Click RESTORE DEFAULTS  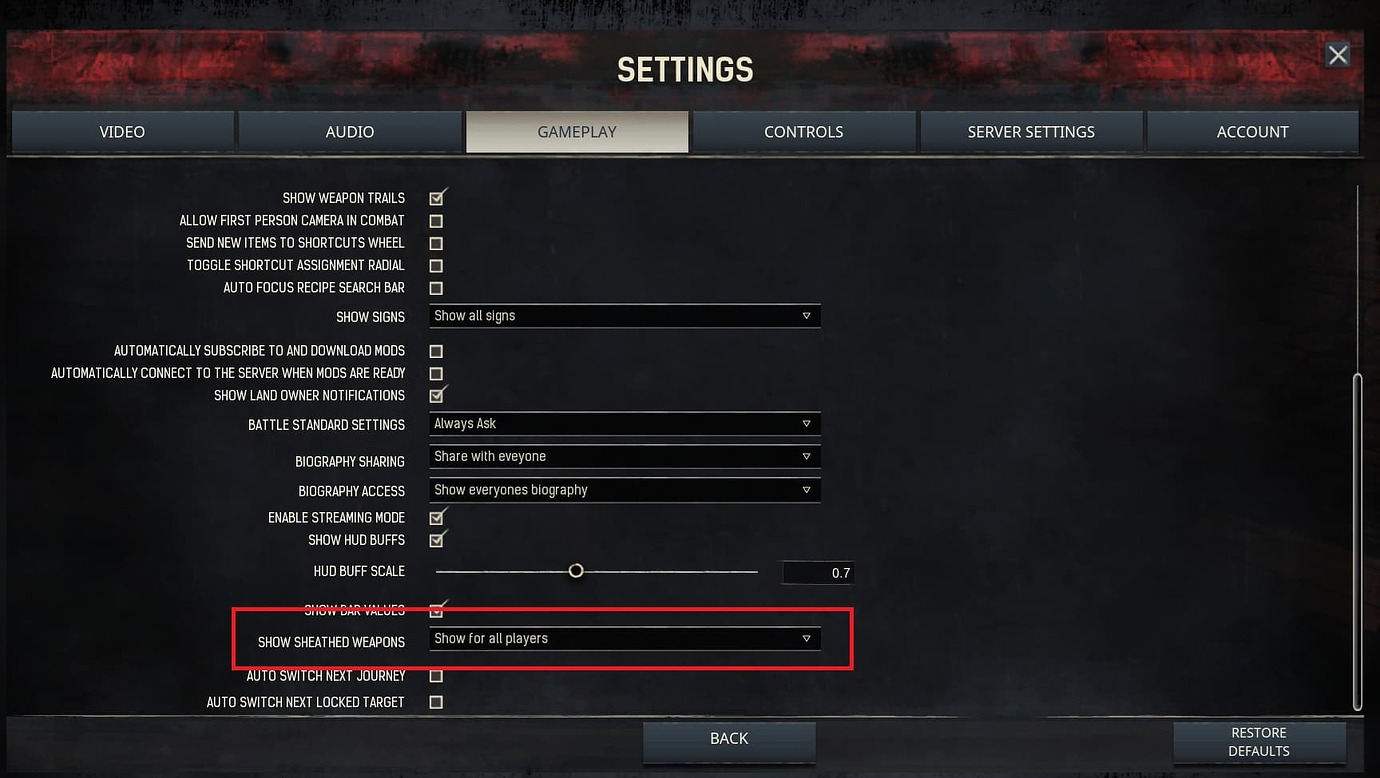[x=1258, y=742]
